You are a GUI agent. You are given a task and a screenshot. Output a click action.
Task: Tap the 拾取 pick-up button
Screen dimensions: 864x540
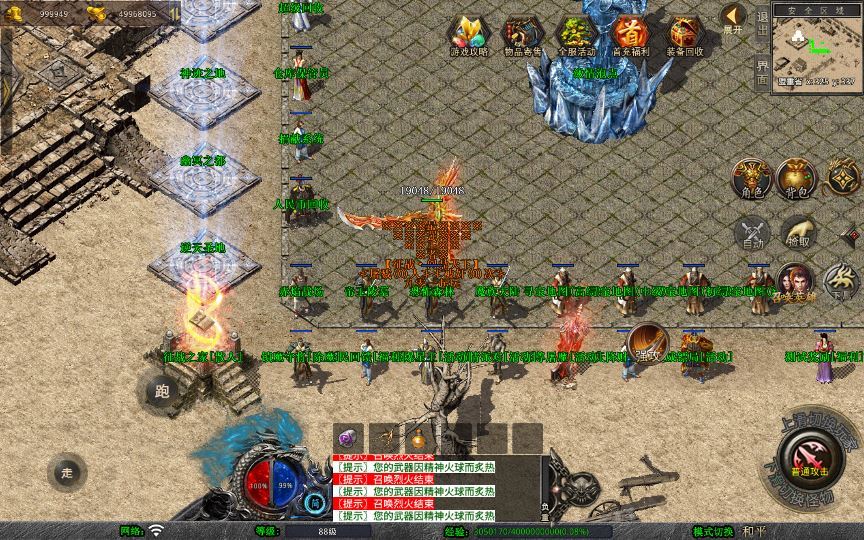click(797, 234)
